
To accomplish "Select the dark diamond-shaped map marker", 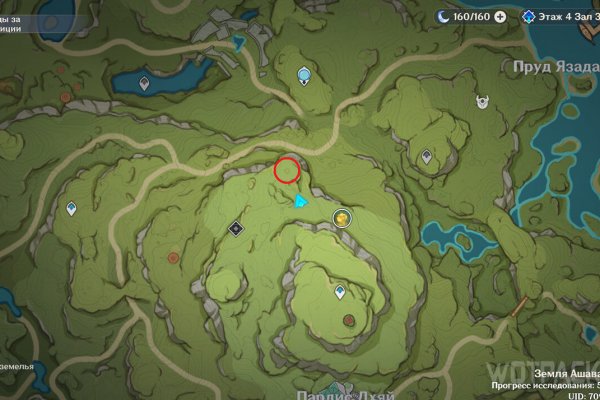I will click(237, 228).
